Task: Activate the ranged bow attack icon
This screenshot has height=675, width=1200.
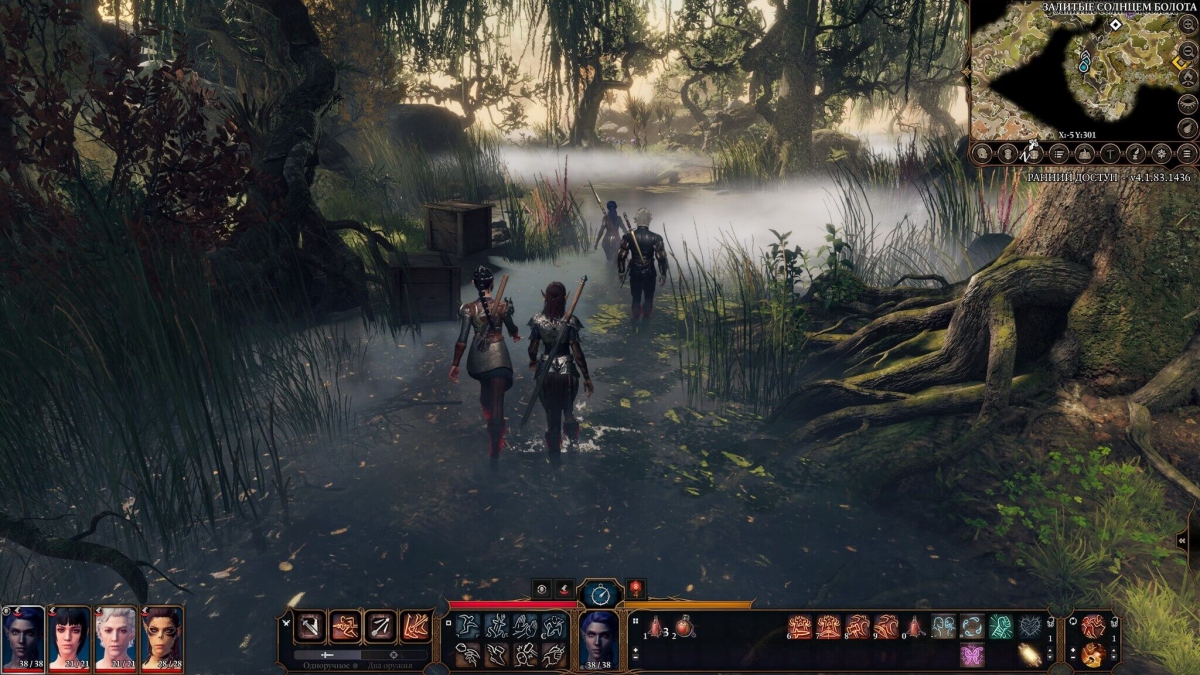Action: [x=380, y=627]
